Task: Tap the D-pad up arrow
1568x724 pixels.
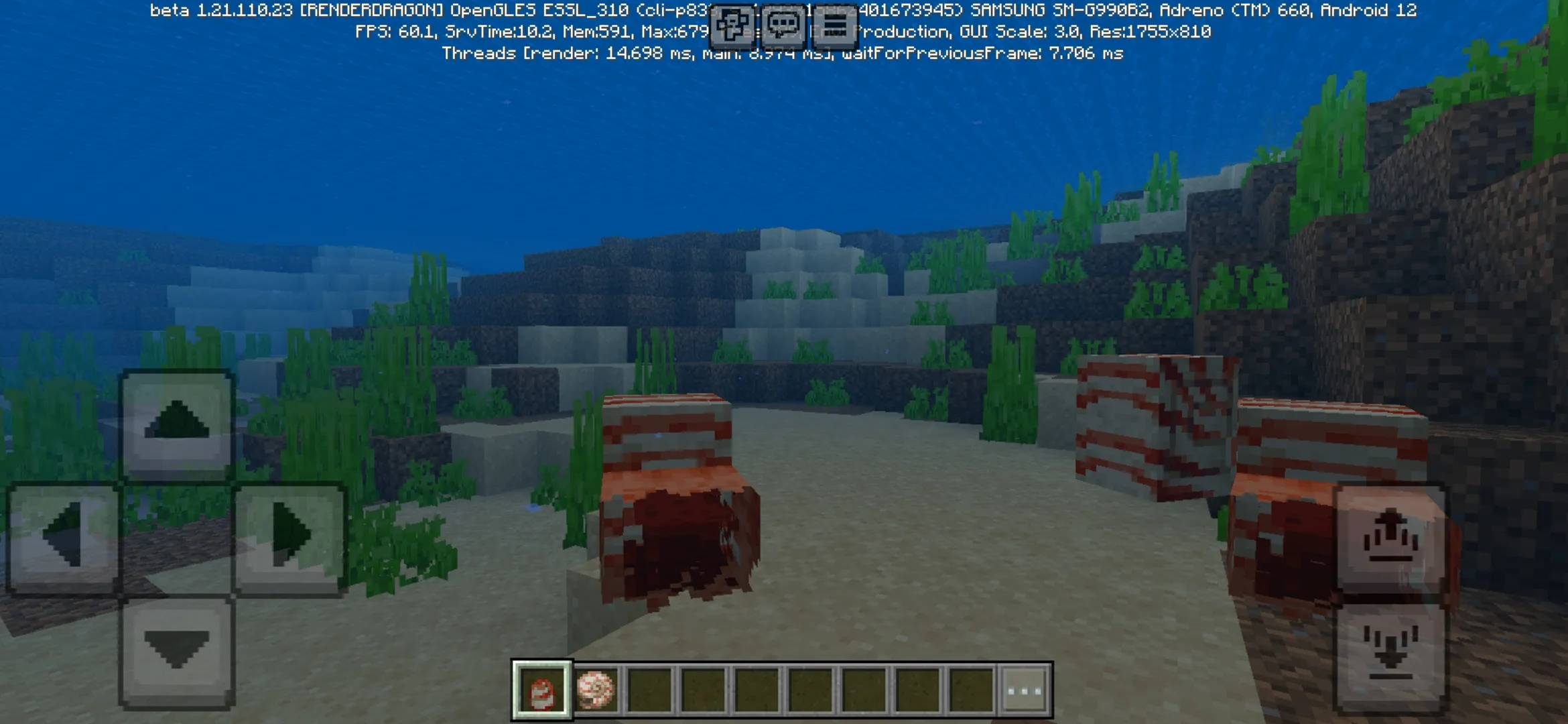Action: [177, 423]
